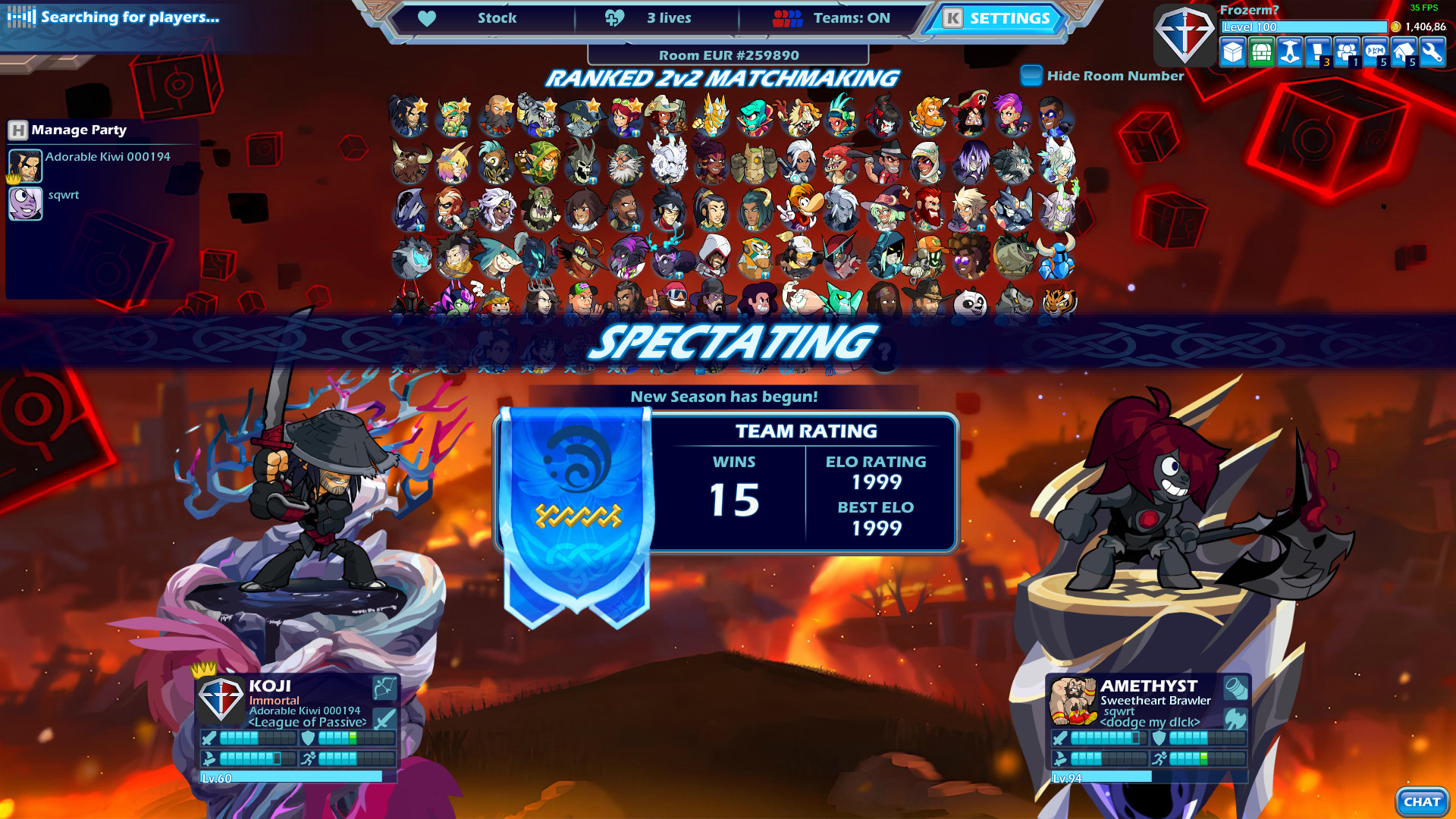
Task: Click the runes icon with badge 5
Action: pyautogui.click(x=1376, y=52)
